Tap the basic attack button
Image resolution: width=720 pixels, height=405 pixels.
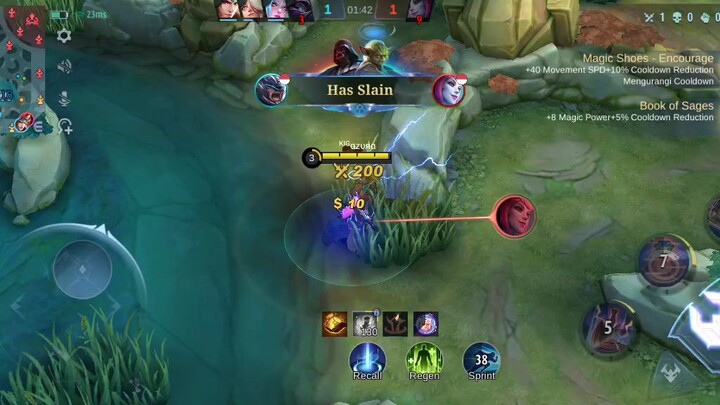click(700, 320)
